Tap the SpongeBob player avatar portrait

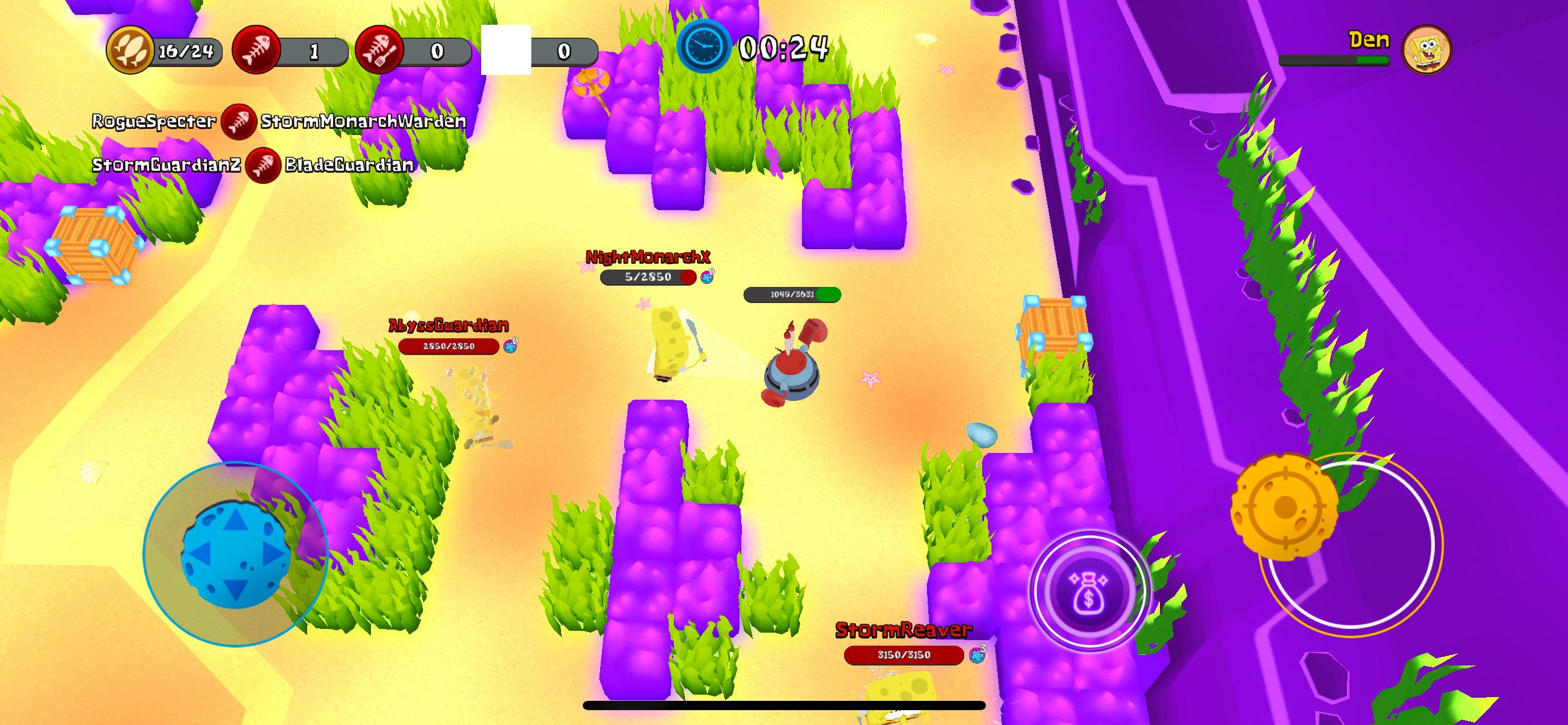pyautogui.click(x=1426, y=50)
